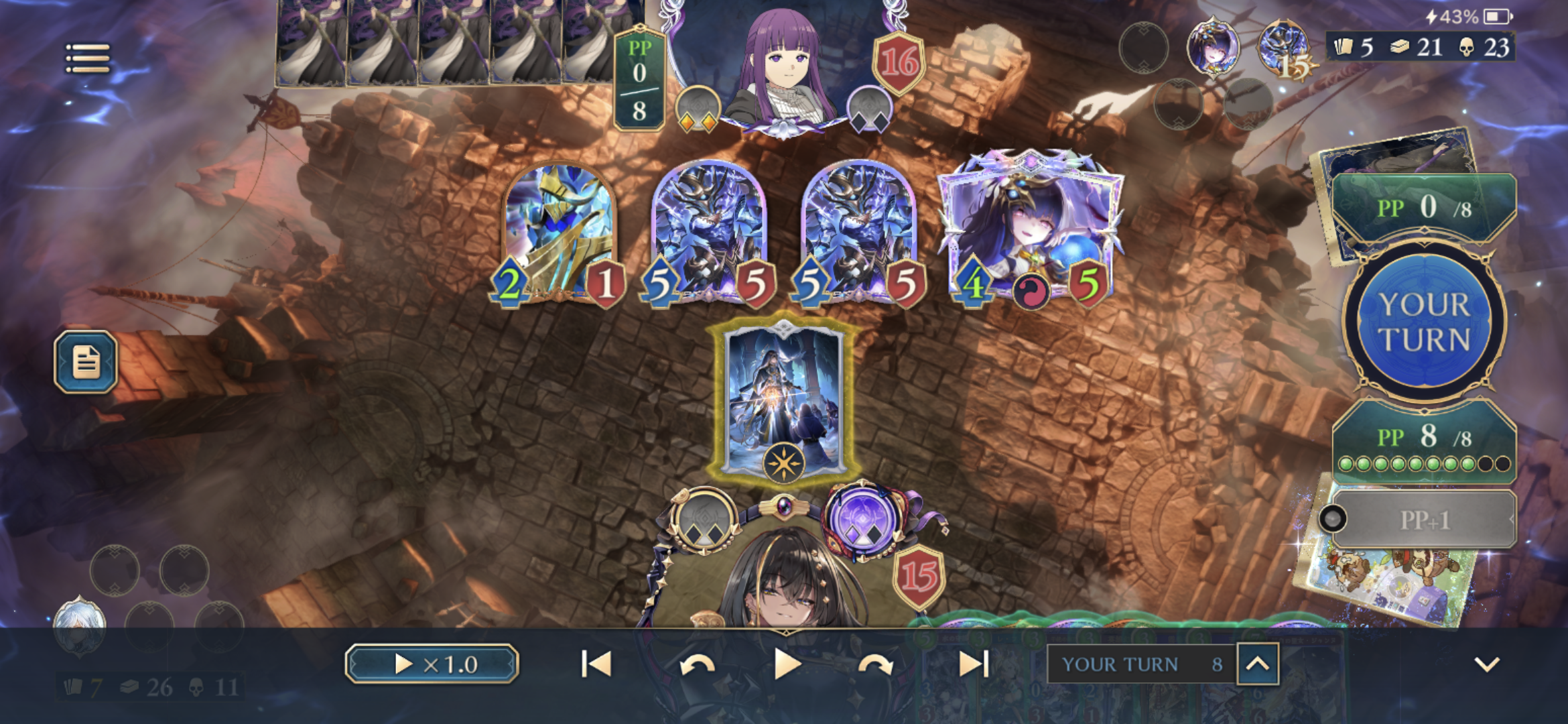Screen dimensions: 1568x724
Task: Toggle the PP+1 extra play point
Action: pyautogui.click(x=1423, y=520)
